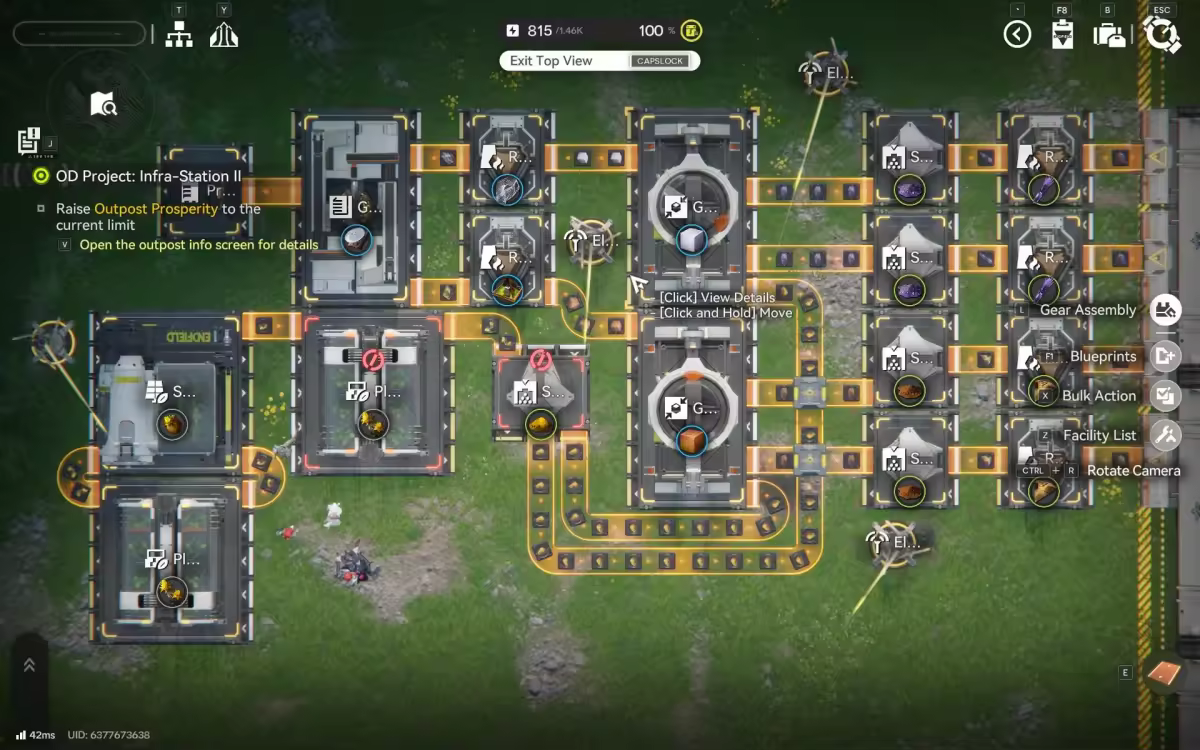Activate Bulk Action mode
This screenshot has width=1200, height=750.
(1166, 395)
